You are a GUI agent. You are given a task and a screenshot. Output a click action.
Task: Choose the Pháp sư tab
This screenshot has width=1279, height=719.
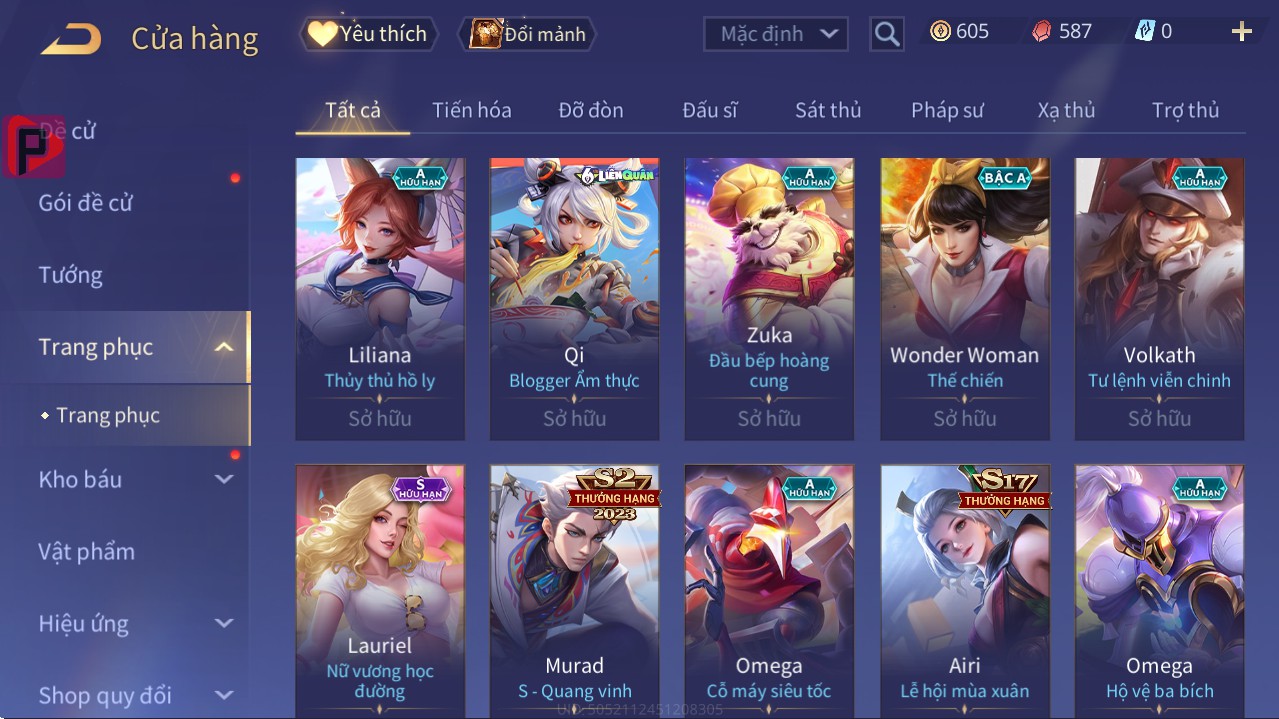(x=947, y=110)
